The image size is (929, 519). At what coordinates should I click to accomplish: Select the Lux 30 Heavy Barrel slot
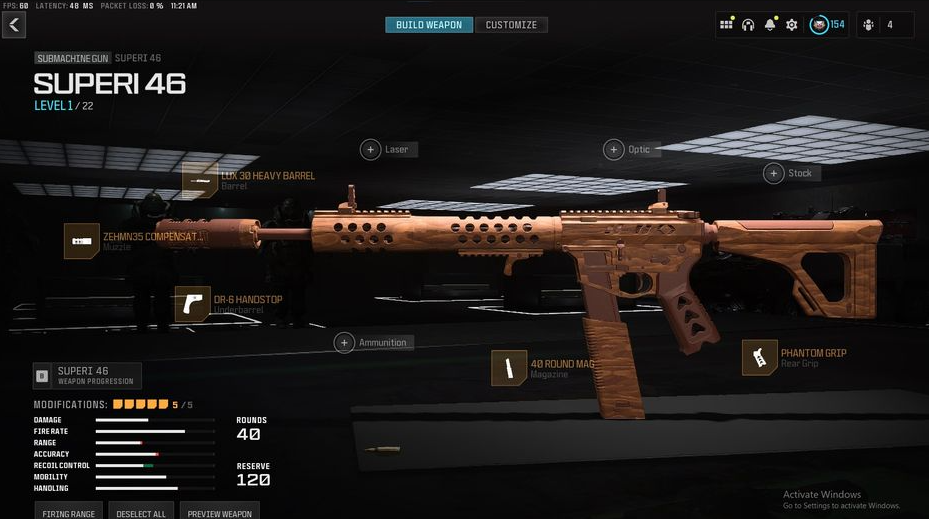200,180
